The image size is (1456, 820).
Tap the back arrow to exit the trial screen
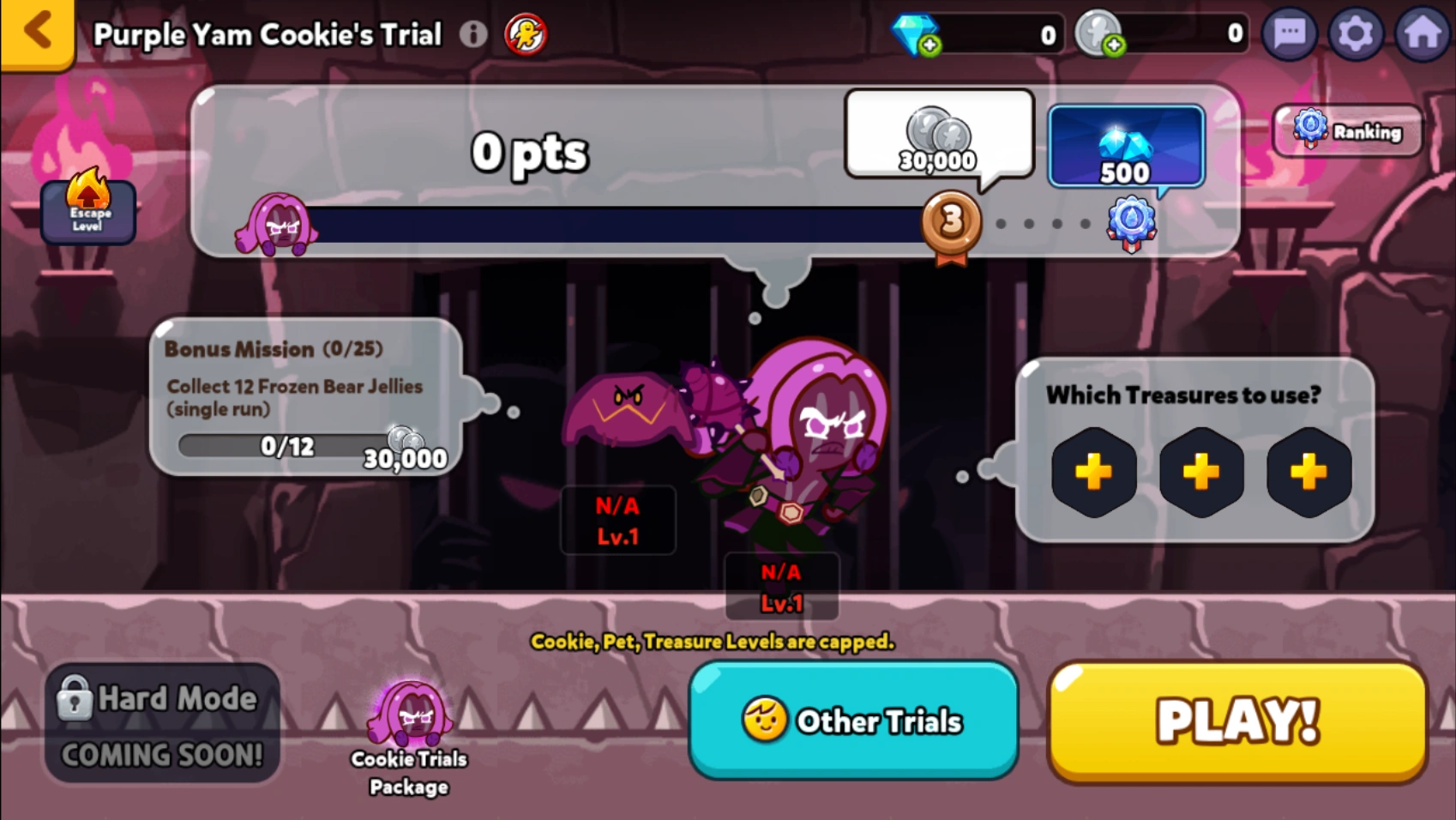pyautogui.click(x=36, y=33)
